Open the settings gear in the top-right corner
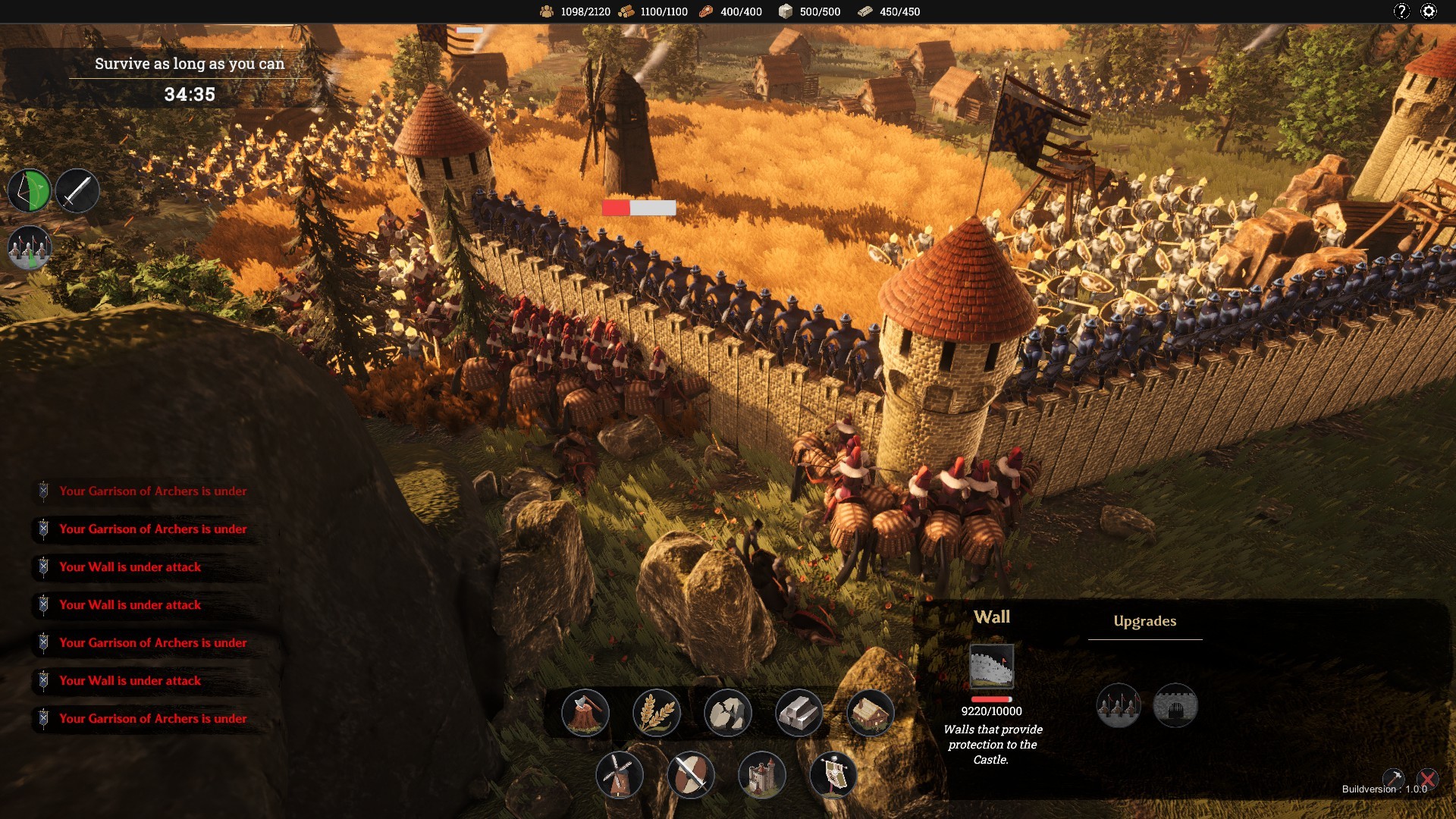The width and height of the screenshot is (1456, 819). click(1429, 11)
